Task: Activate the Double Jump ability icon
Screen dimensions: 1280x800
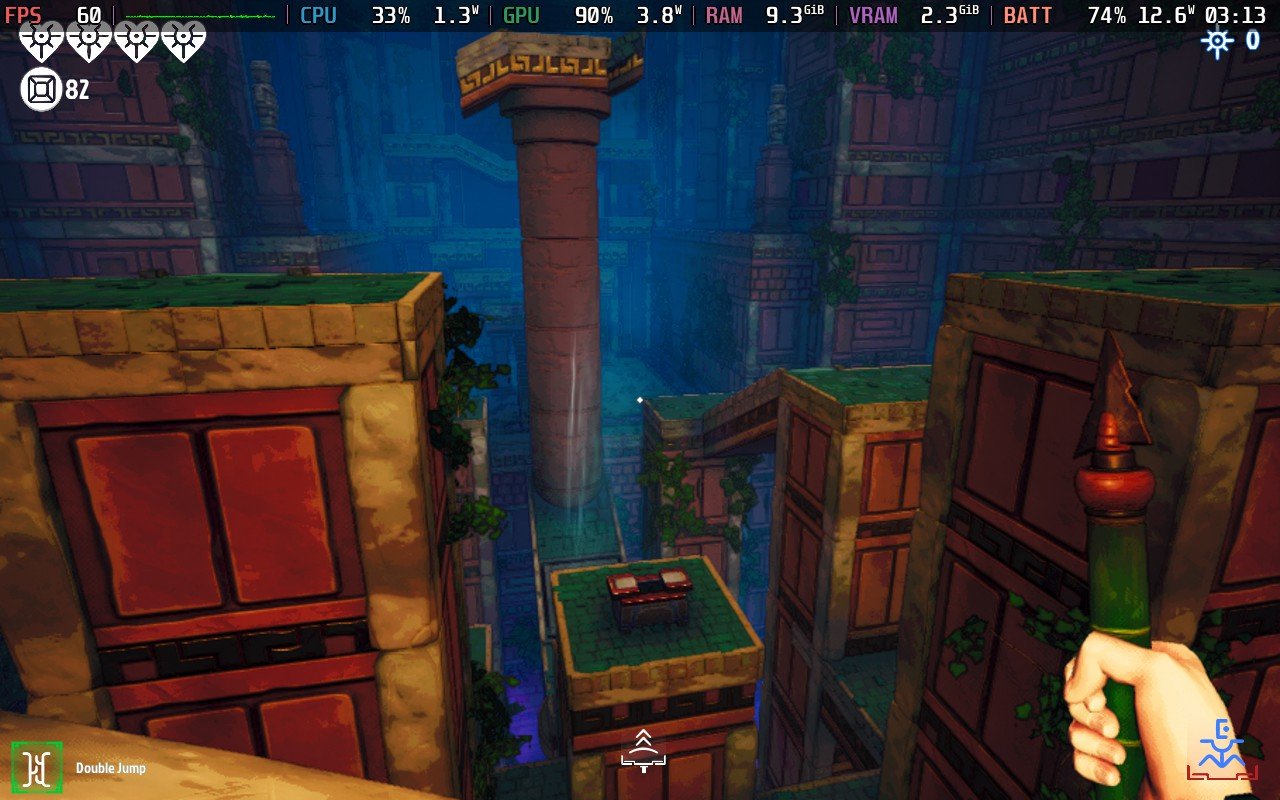Action: [37, 767]
